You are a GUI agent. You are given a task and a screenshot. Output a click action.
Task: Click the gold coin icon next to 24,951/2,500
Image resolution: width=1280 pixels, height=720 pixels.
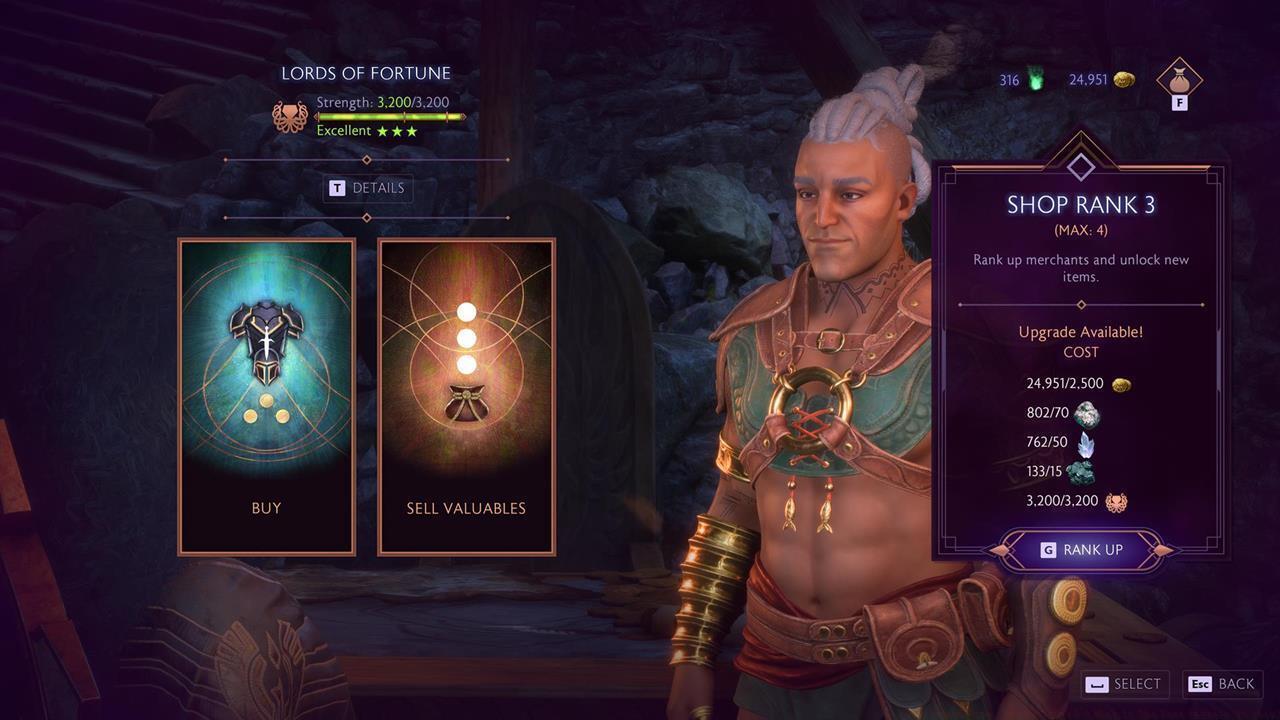(x=1120, y=383)
